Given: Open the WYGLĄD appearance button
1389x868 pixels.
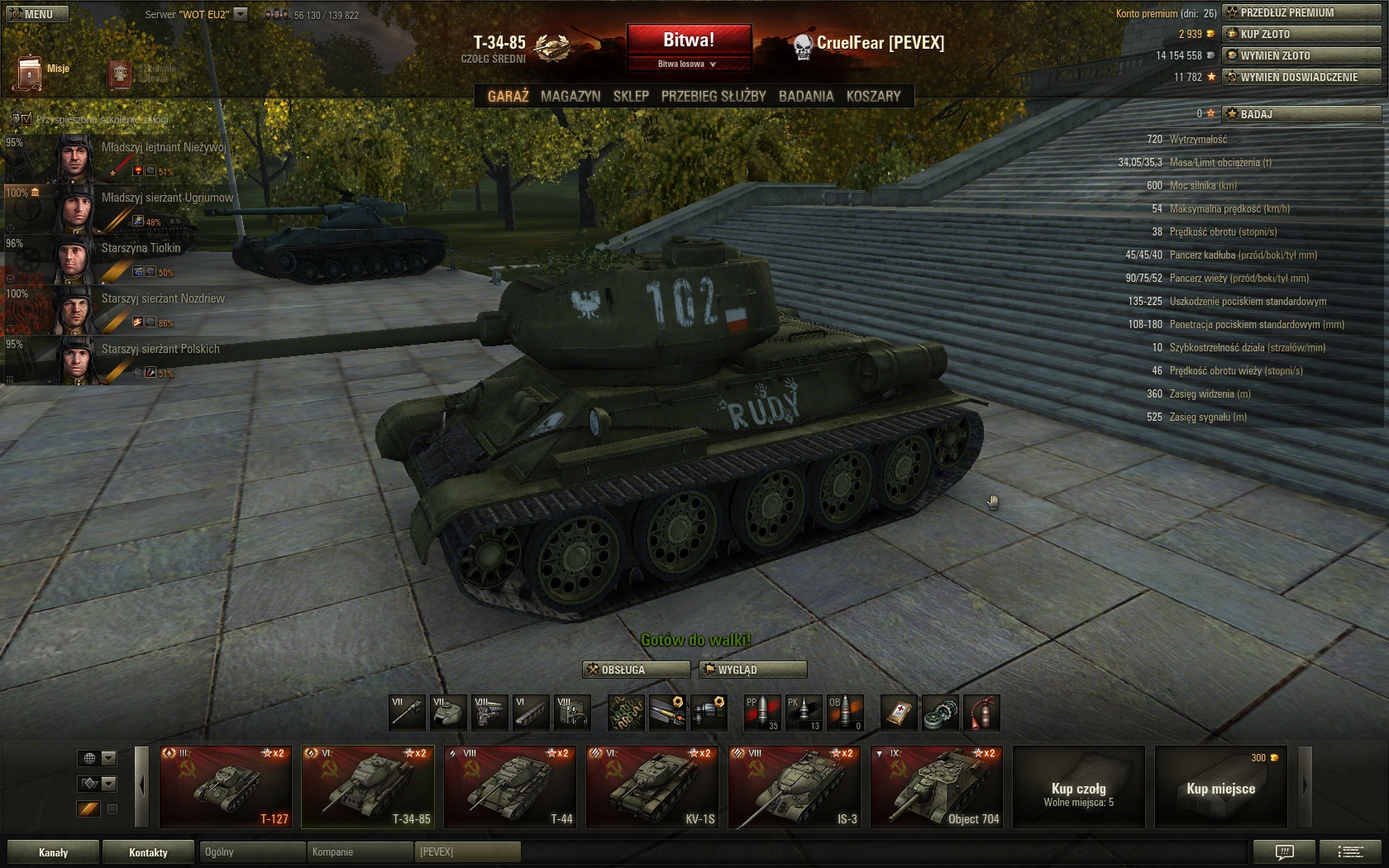Looking at the screenshot, I should pyautogui.click(x=752, y=670).
